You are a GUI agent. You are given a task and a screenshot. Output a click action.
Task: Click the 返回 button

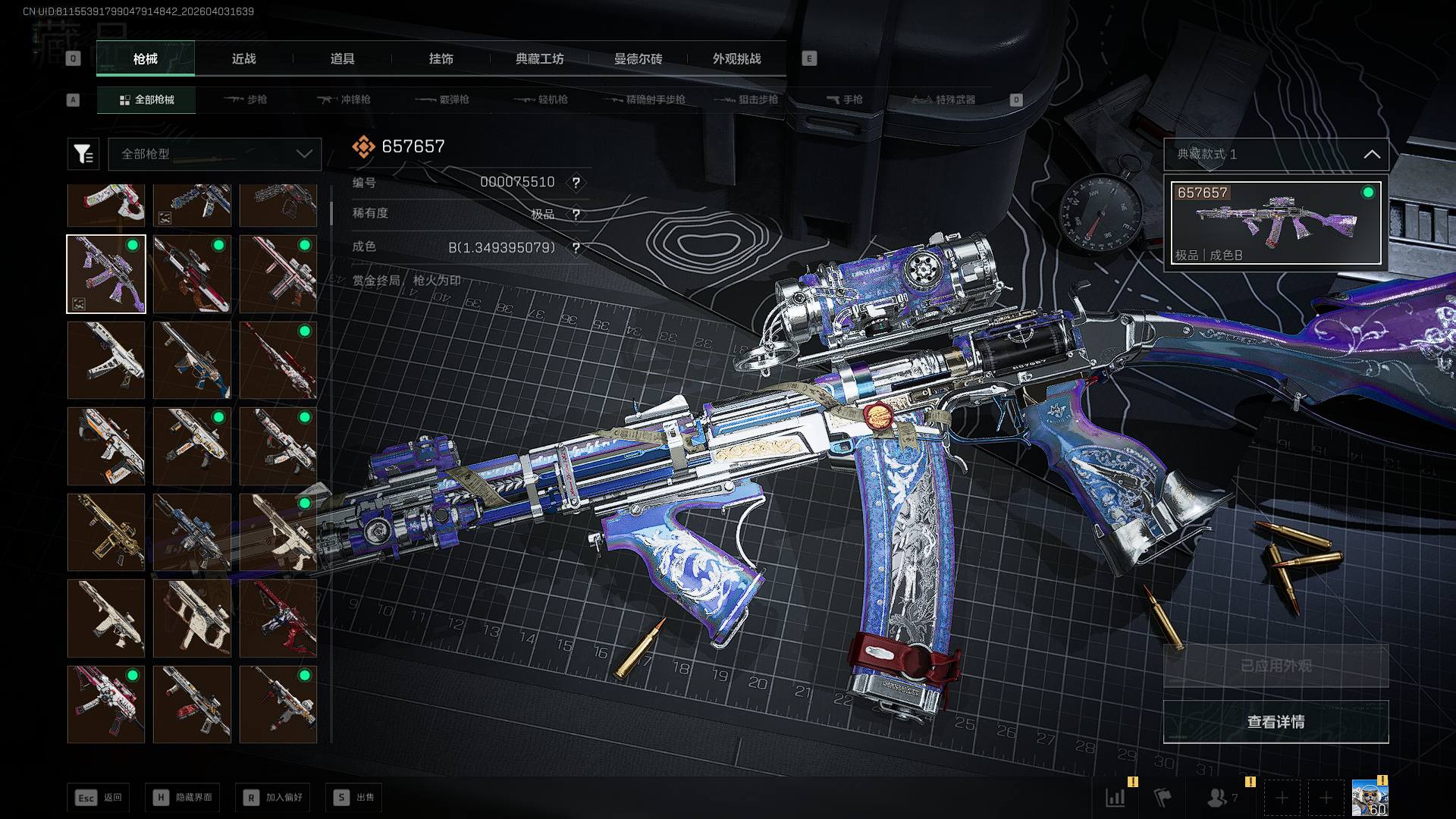point(99,797)
